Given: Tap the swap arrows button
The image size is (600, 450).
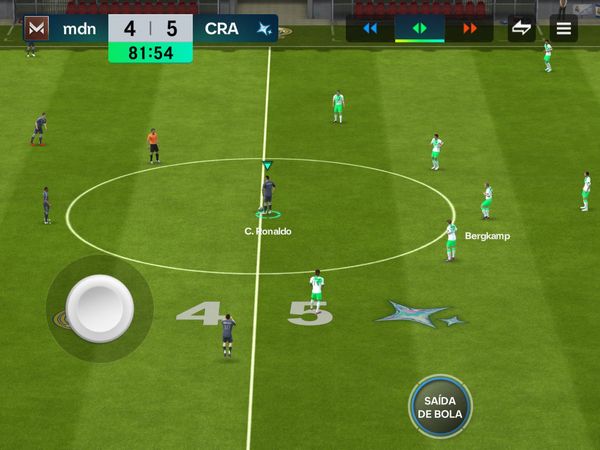Looking at the screenshot, I should click(521, 28).
